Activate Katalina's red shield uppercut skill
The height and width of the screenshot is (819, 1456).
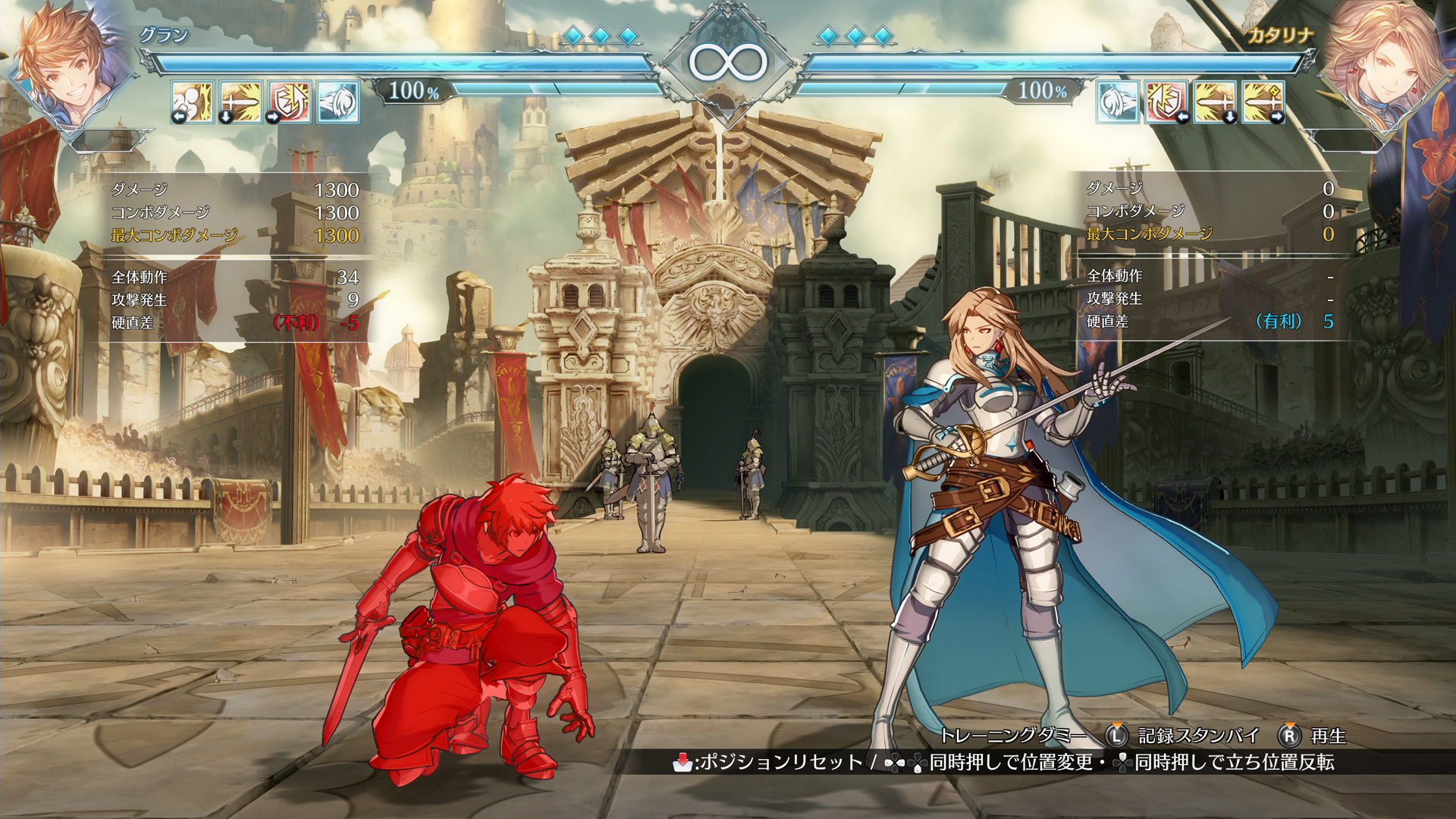tap(1166, 102)
